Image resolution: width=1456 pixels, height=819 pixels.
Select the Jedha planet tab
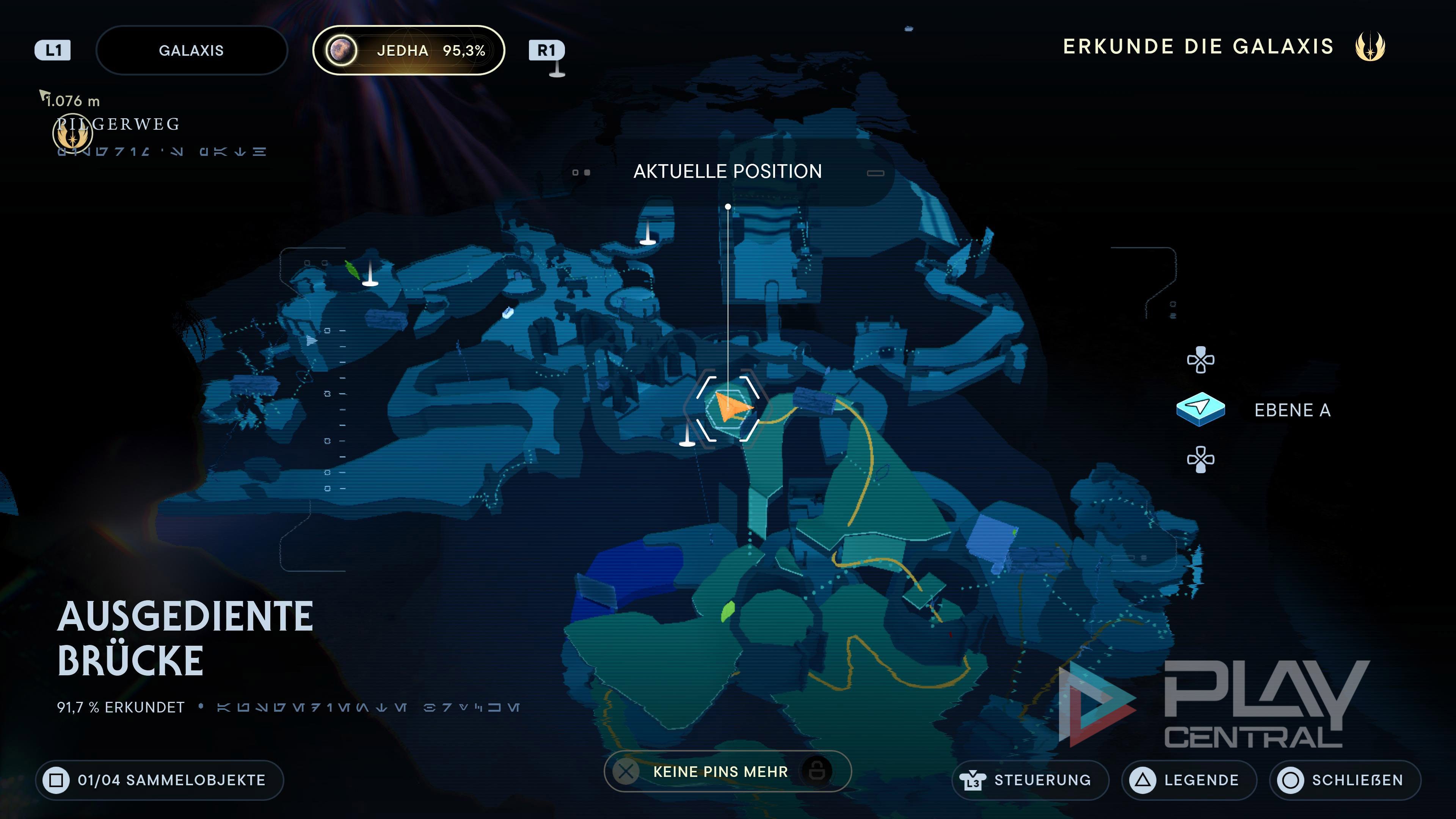408,50
